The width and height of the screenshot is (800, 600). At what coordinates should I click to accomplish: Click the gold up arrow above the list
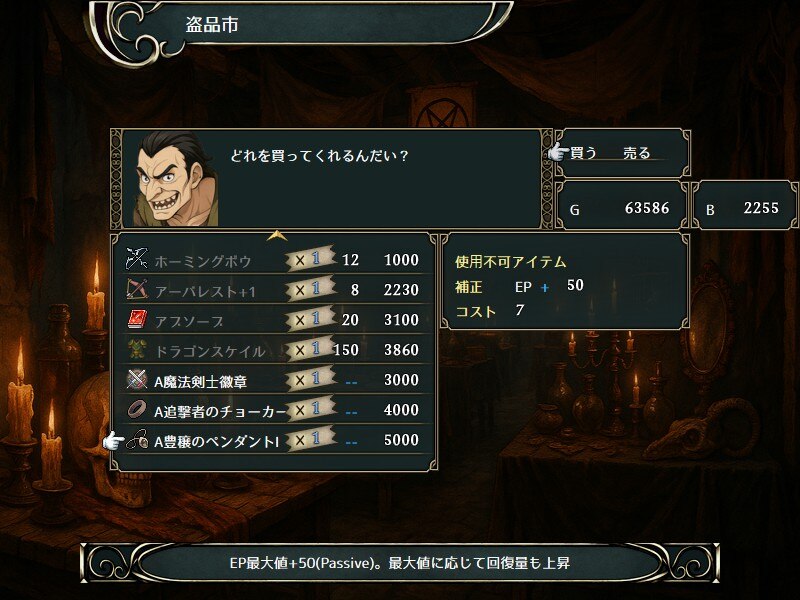277,236
